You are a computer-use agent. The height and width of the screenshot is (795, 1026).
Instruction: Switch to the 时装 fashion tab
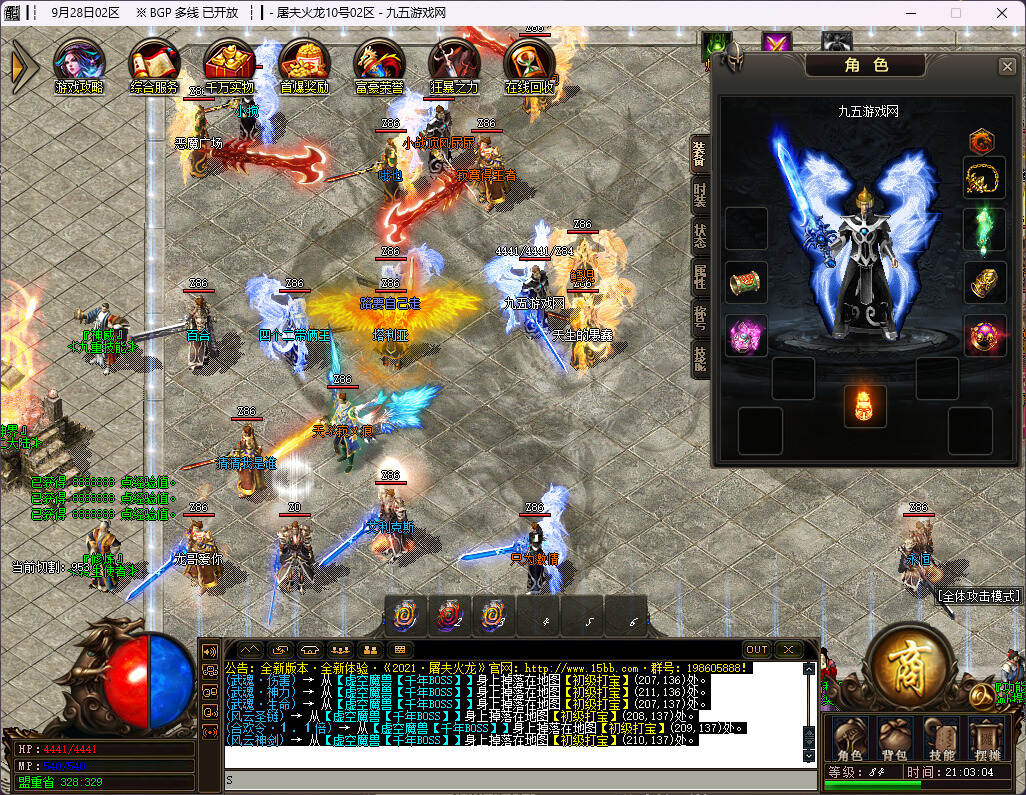coord(700,196)
